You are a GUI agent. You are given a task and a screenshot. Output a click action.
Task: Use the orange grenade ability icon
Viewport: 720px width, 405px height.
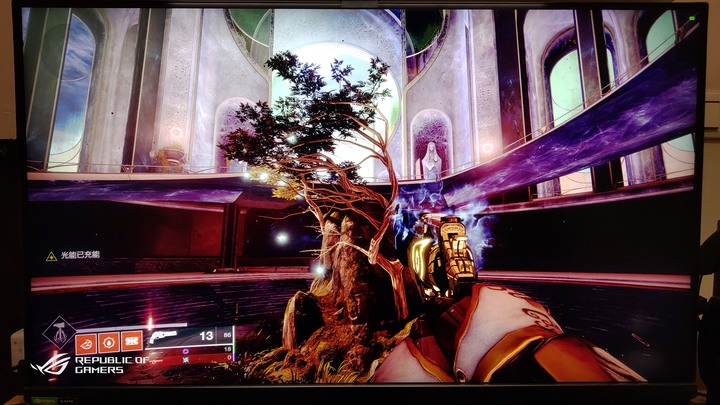click(109, 341)
